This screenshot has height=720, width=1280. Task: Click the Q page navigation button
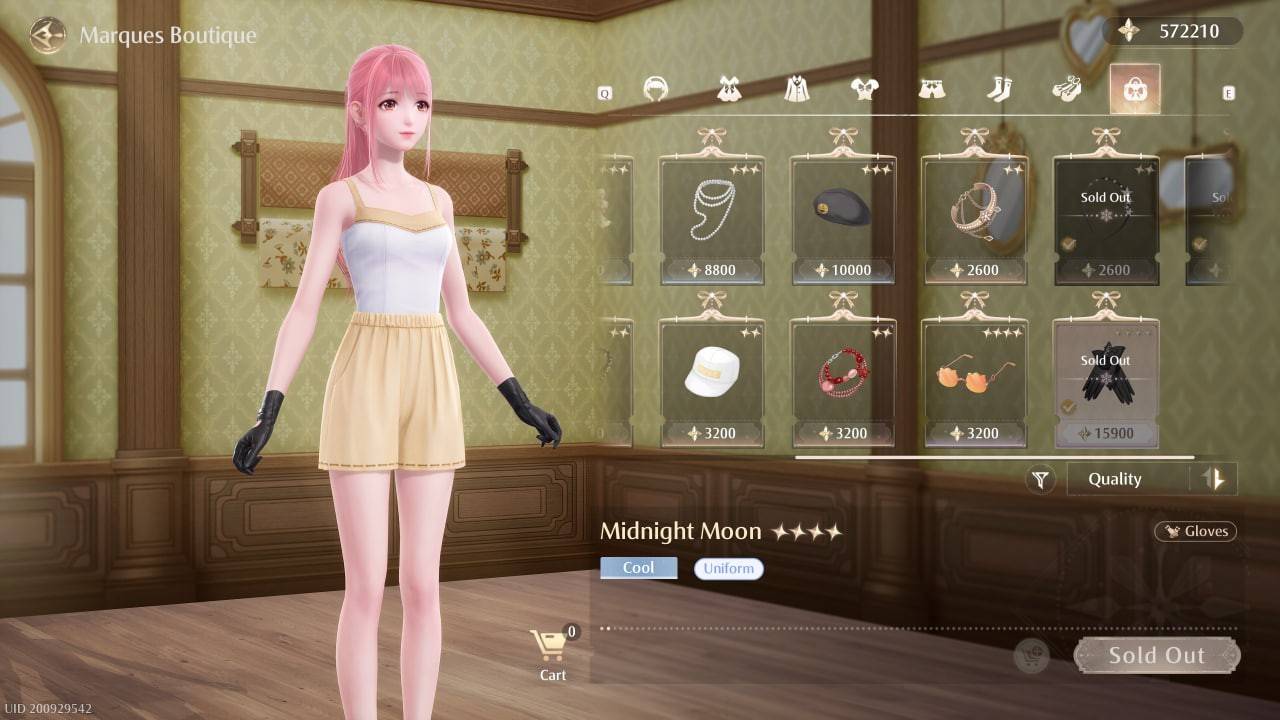click(x=603, y=90)
